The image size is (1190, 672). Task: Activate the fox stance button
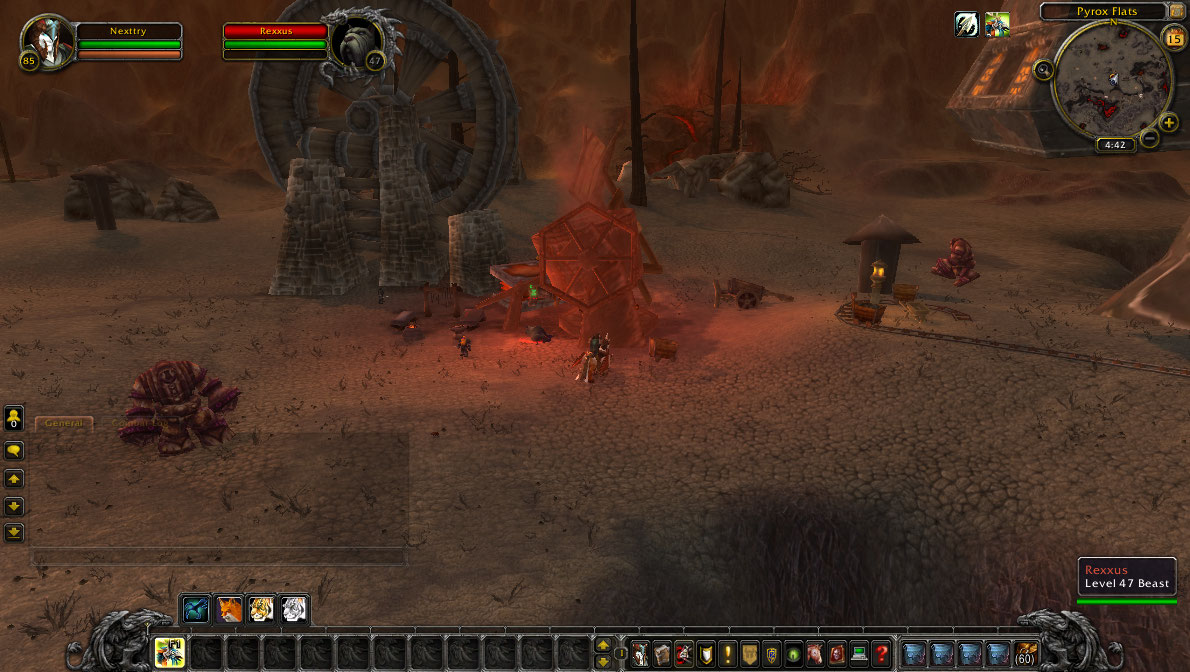[229, 608]
